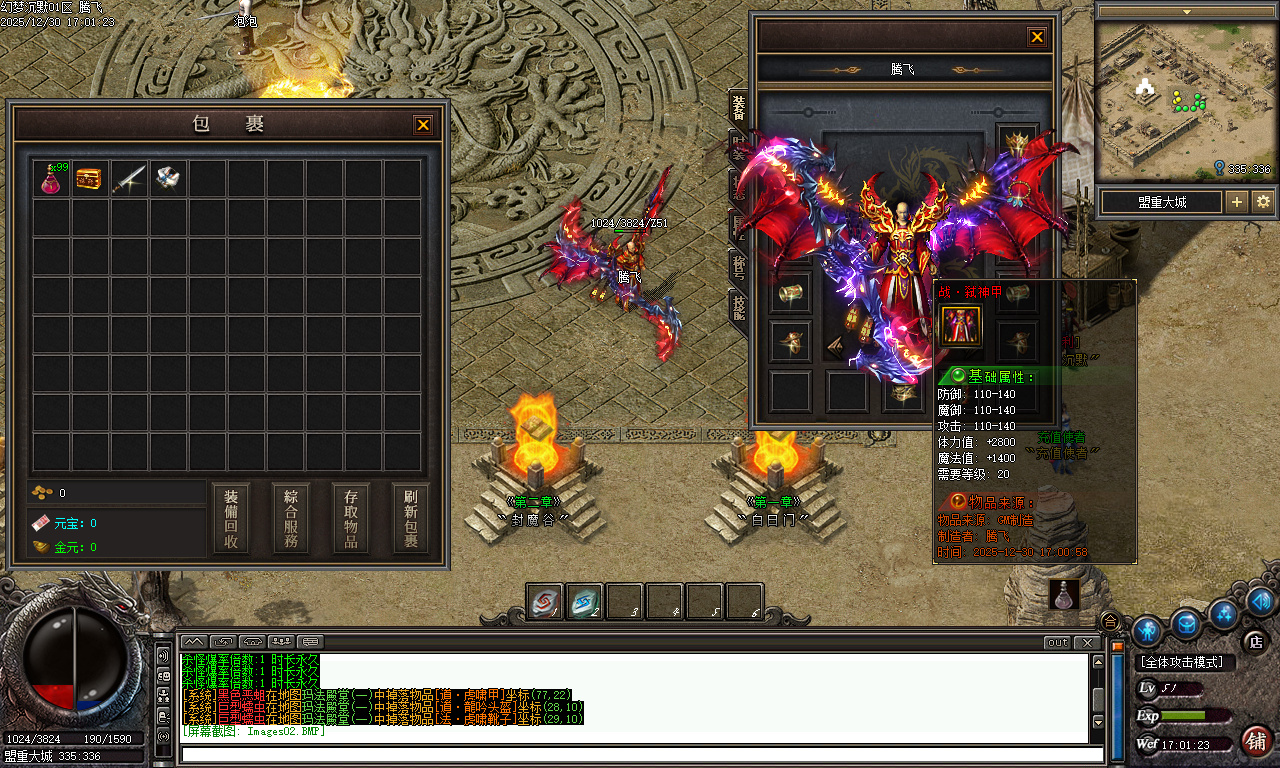Click the minimap plus button

(1237, 201)
